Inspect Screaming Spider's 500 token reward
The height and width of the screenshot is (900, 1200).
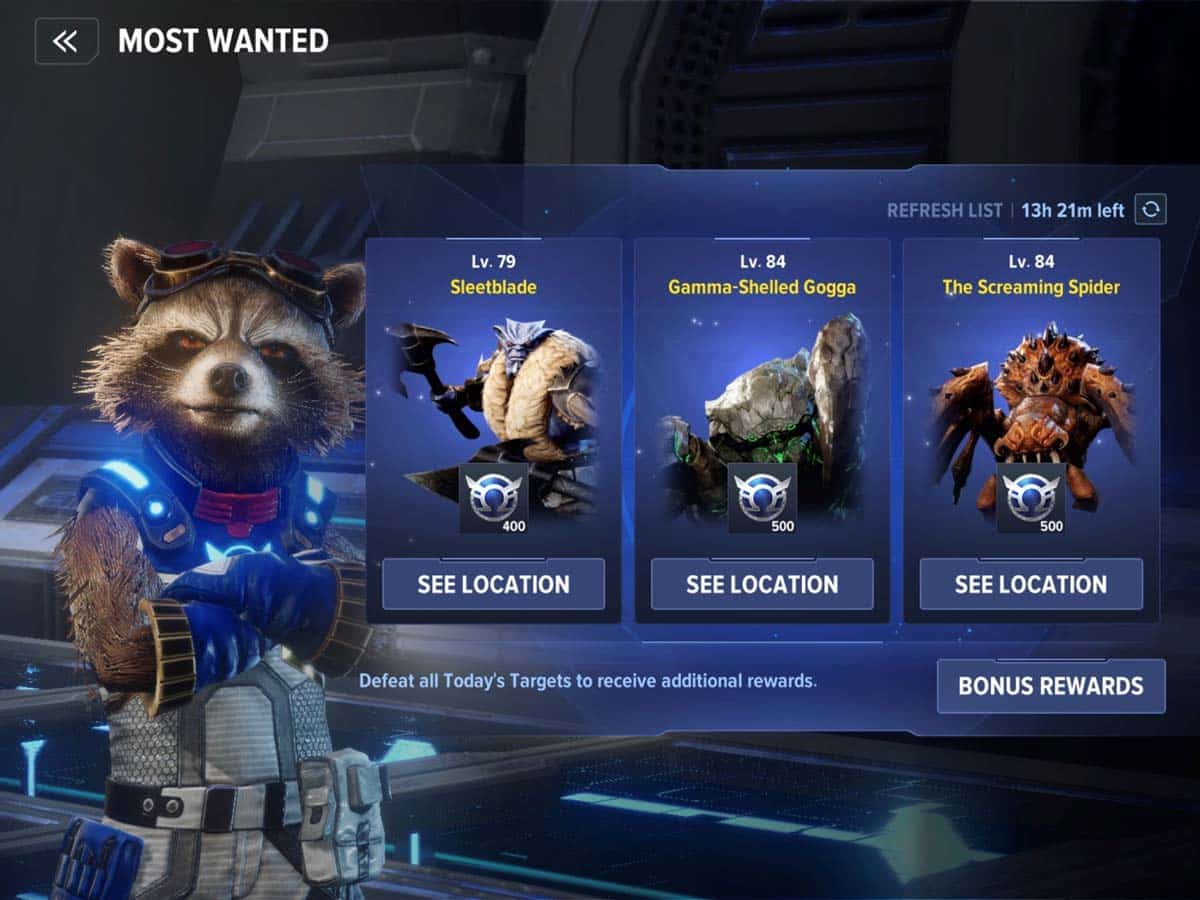point(1031,497)
